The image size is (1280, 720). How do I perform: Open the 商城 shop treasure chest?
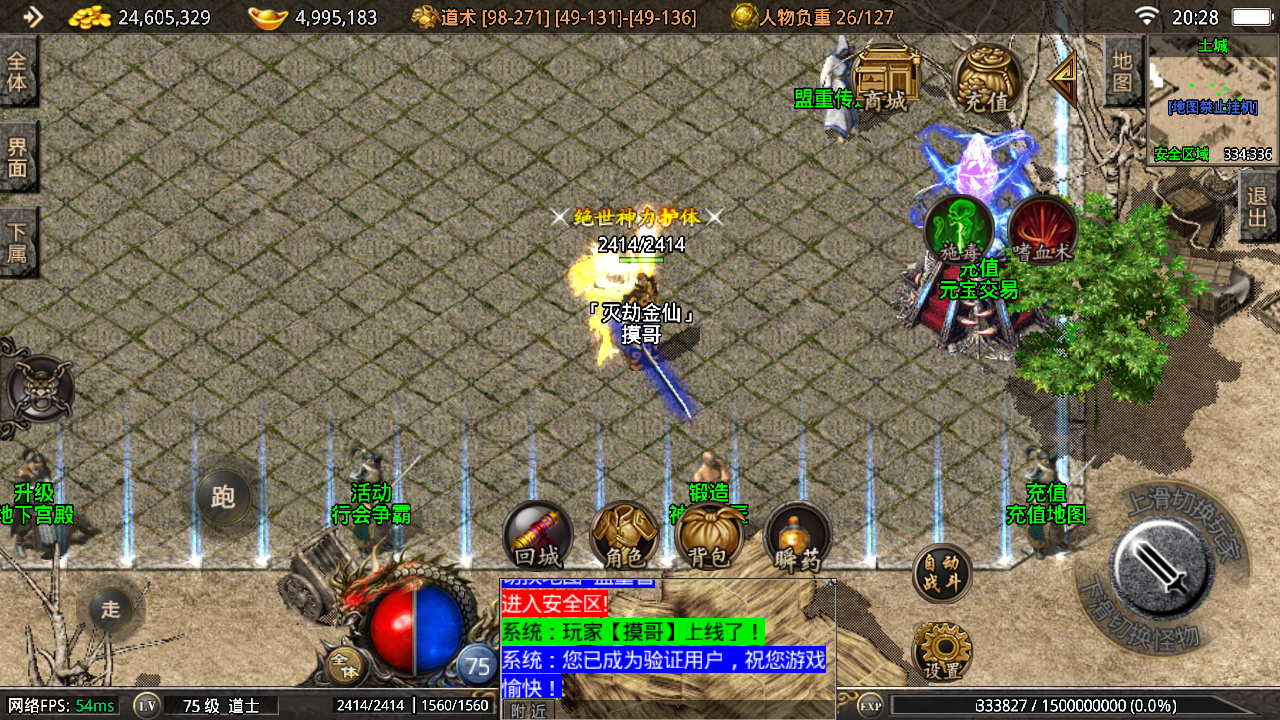(885, 79)
